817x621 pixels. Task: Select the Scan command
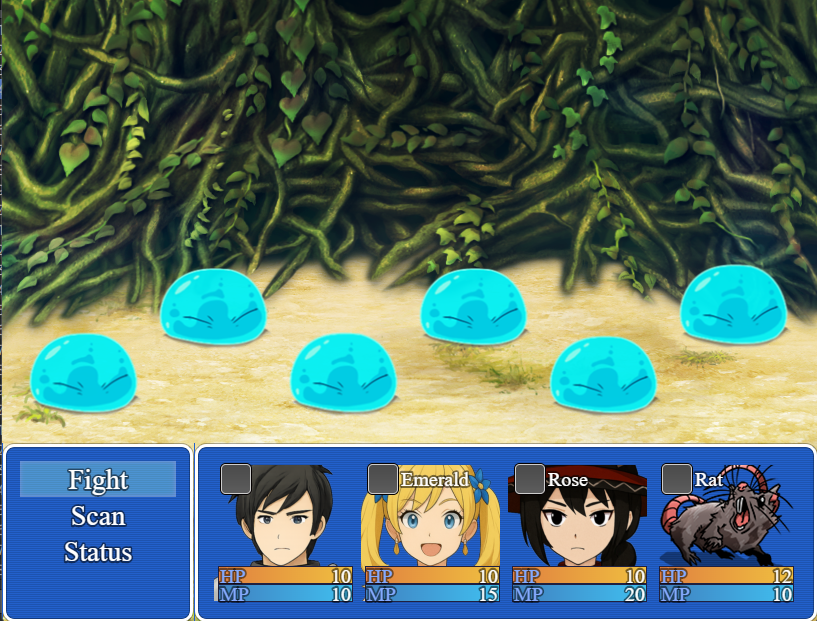point(98,516)
